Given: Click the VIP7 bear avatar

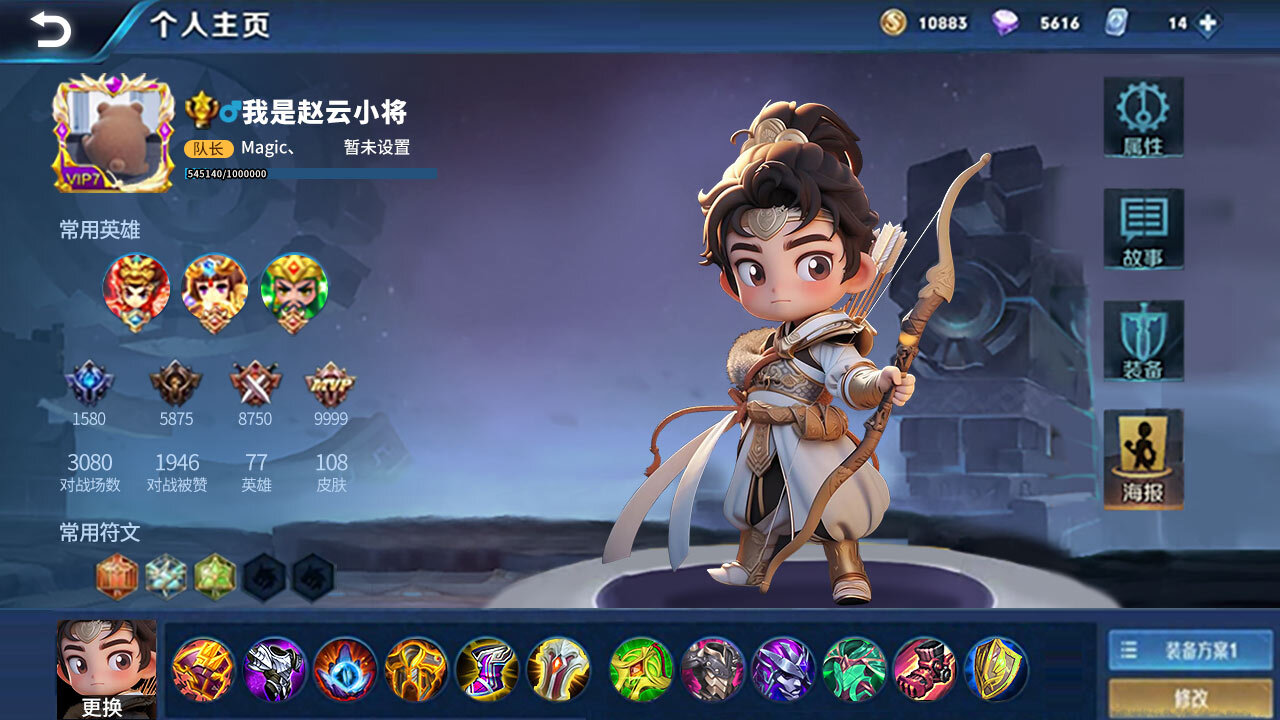Looking at the screenshot, I should click(113, 133).
